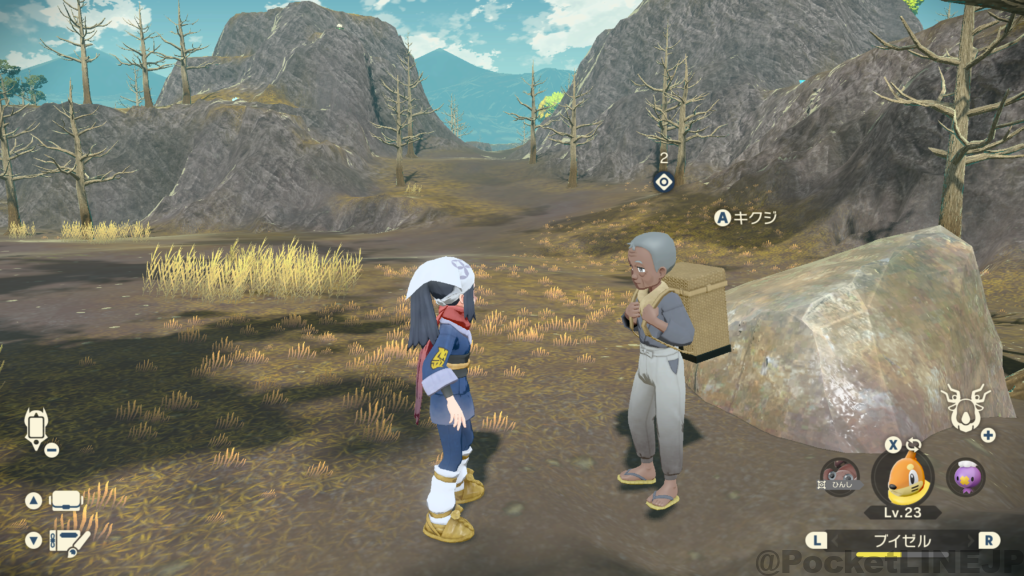Summon the Wyrdeer ride icon

click(x=965, y=406)
